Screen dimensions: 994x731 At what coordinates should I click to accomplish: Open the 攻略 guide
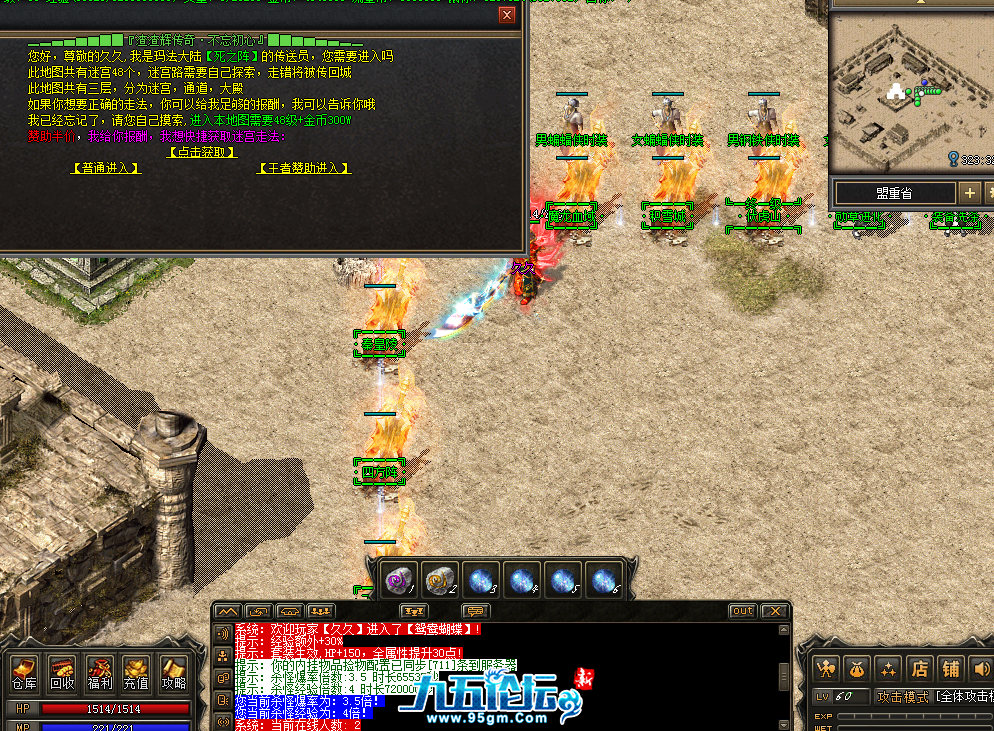173,672
